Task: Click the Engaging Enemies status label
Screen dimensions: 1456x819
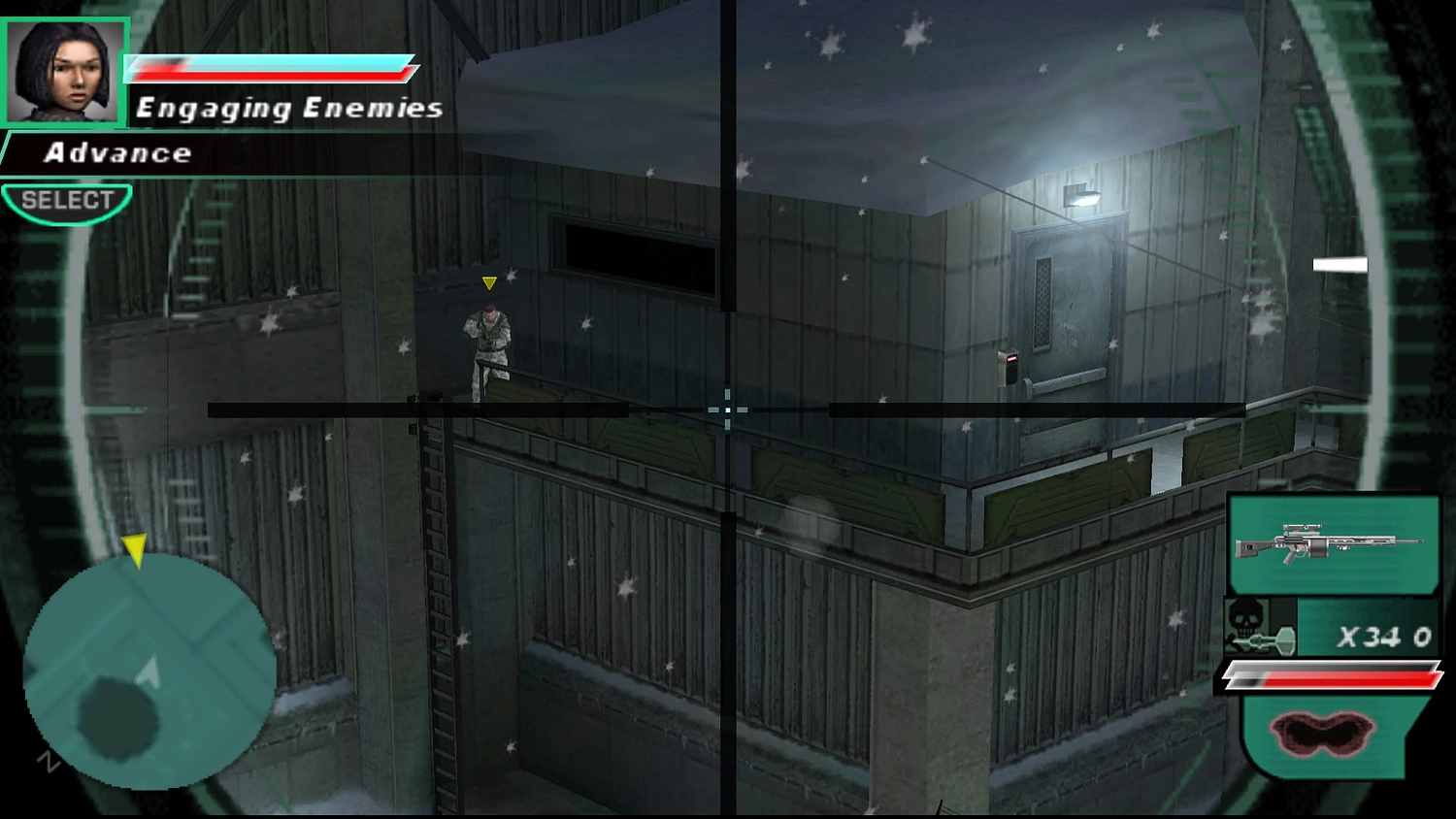Action: [288, 107]
